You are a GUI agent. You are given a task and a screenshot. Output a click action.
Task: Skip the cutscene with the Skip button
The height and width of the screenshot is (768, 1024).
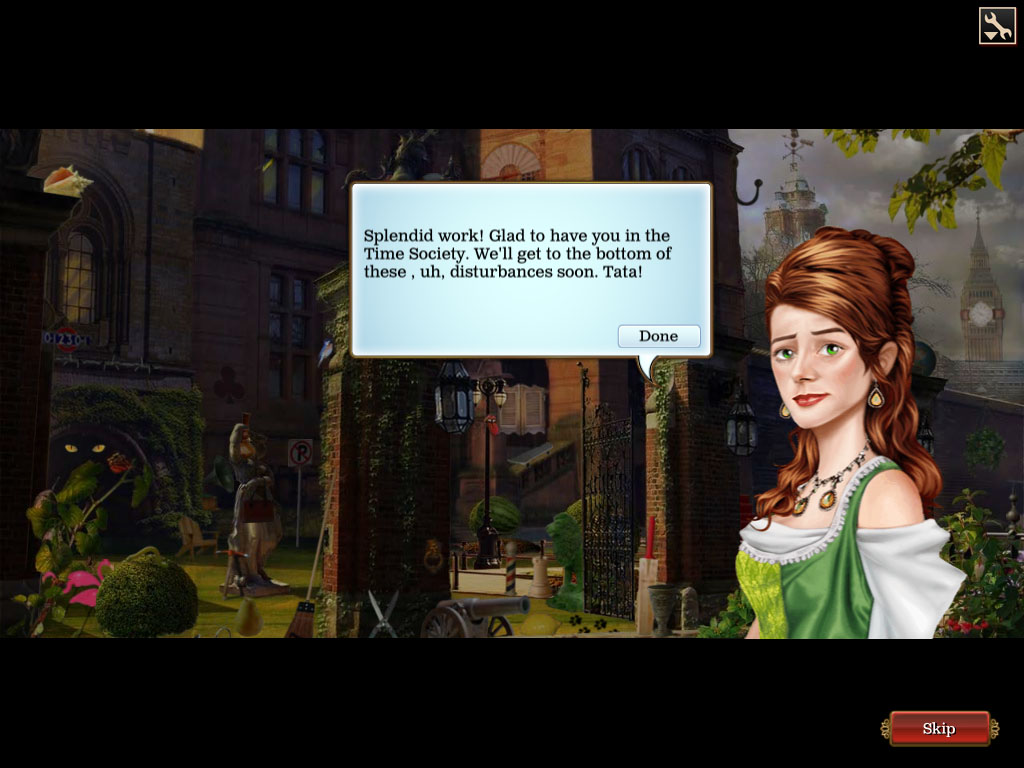tap(938, 728)
